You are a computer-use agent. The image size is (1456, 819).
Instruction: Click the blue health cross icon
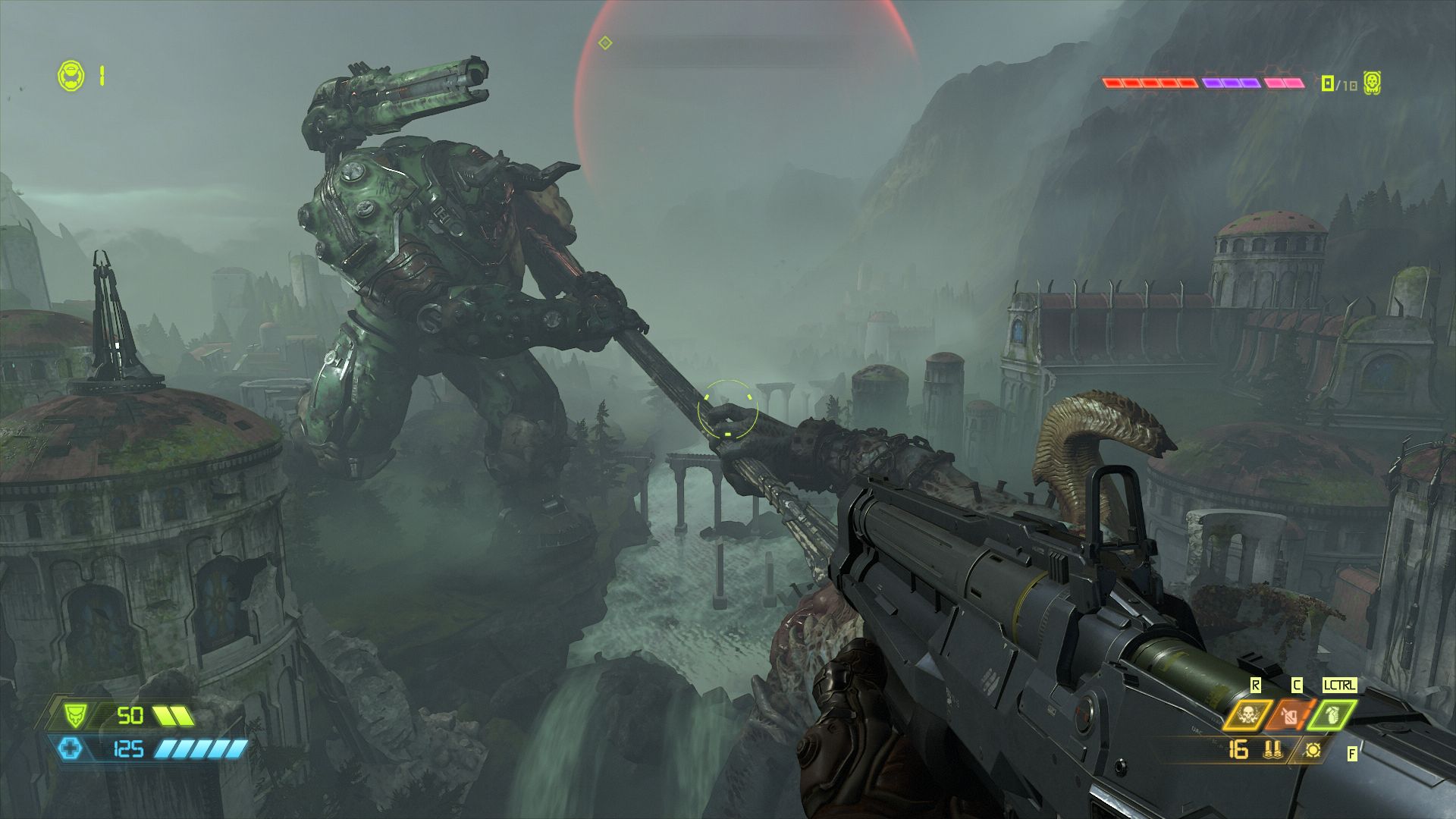[x=71, y=749]
